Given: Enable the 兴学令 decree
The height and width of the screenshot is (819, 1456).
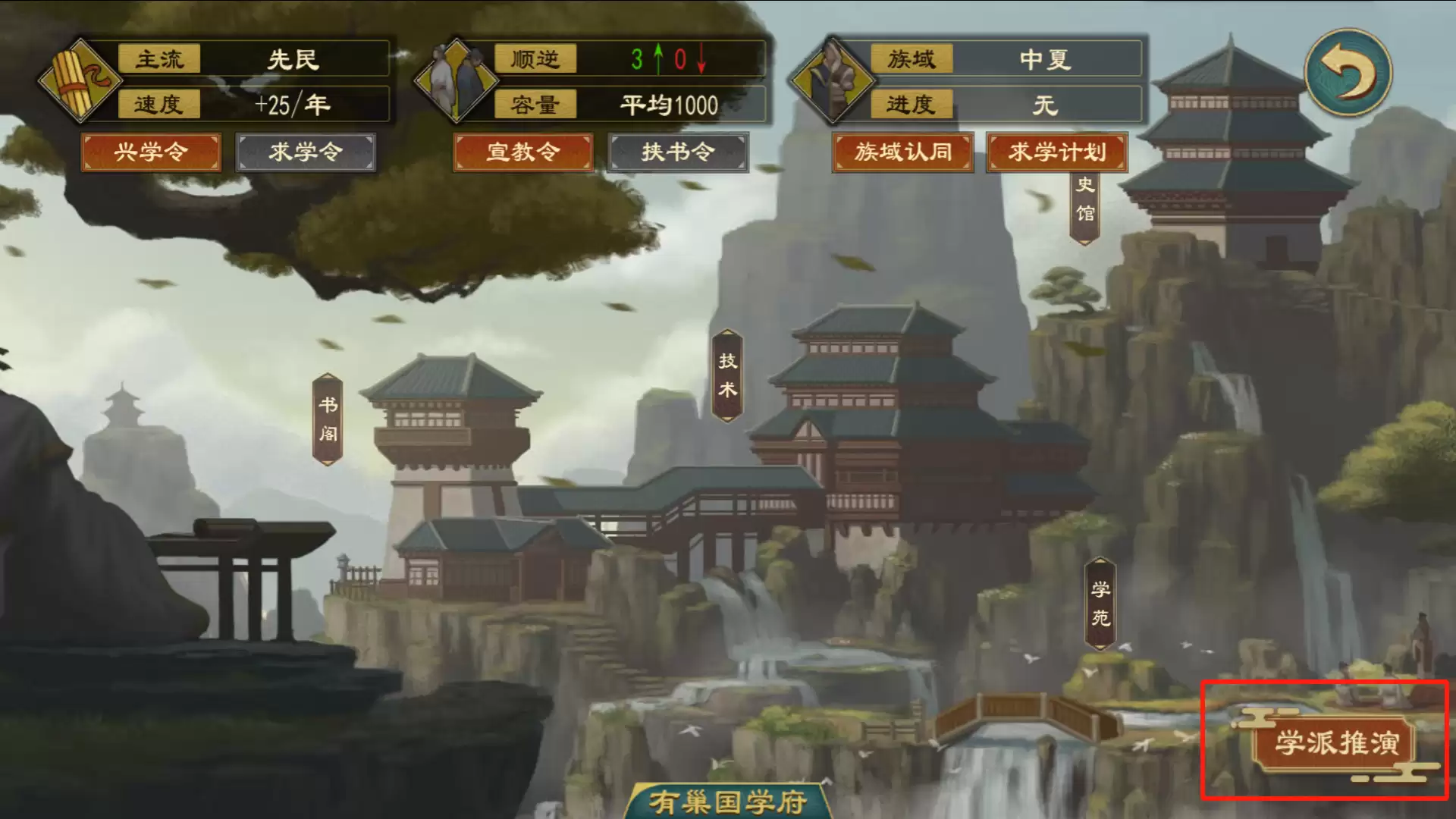Looking at the screenshot, I should [151, 152].
